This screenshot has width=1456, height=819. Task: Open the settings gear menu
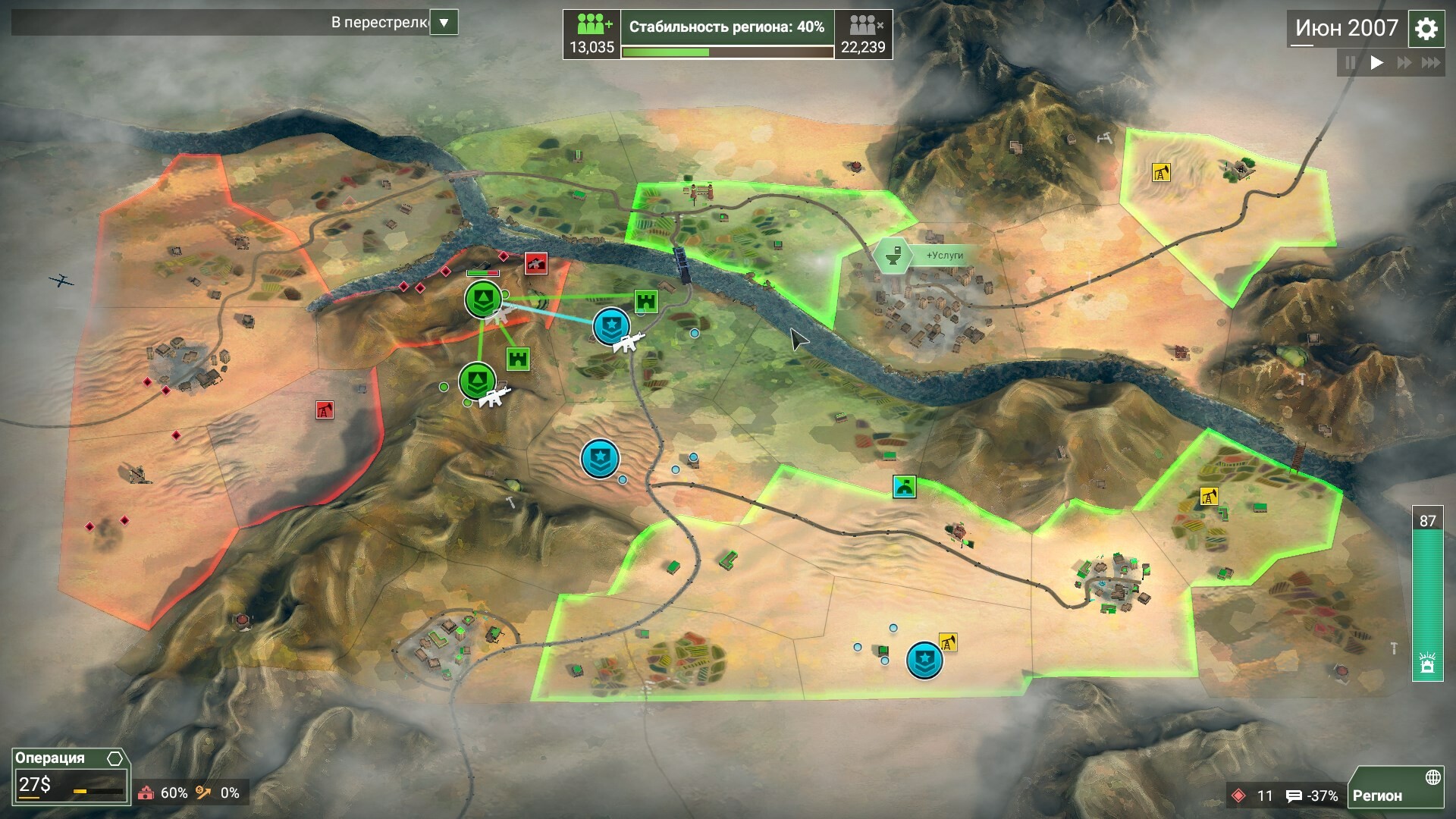(x=1426, y=29)
